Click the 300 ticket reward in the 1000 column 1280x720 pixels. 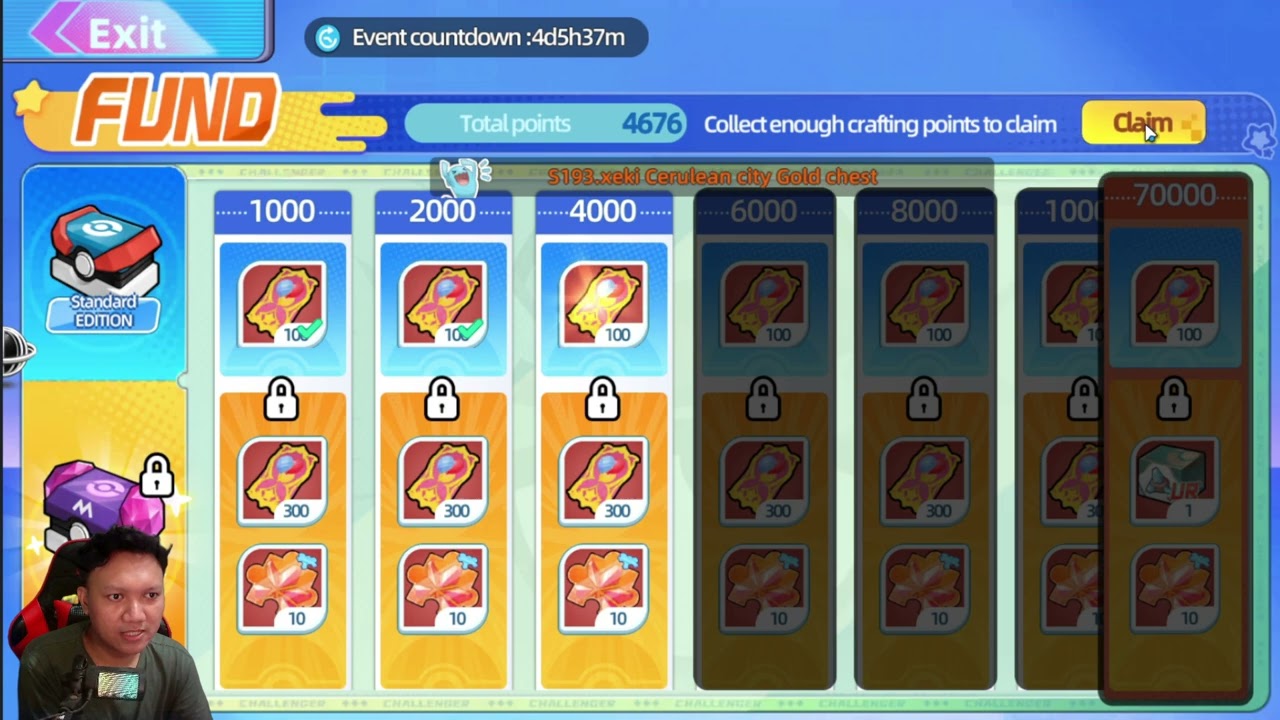pos(282,480)
